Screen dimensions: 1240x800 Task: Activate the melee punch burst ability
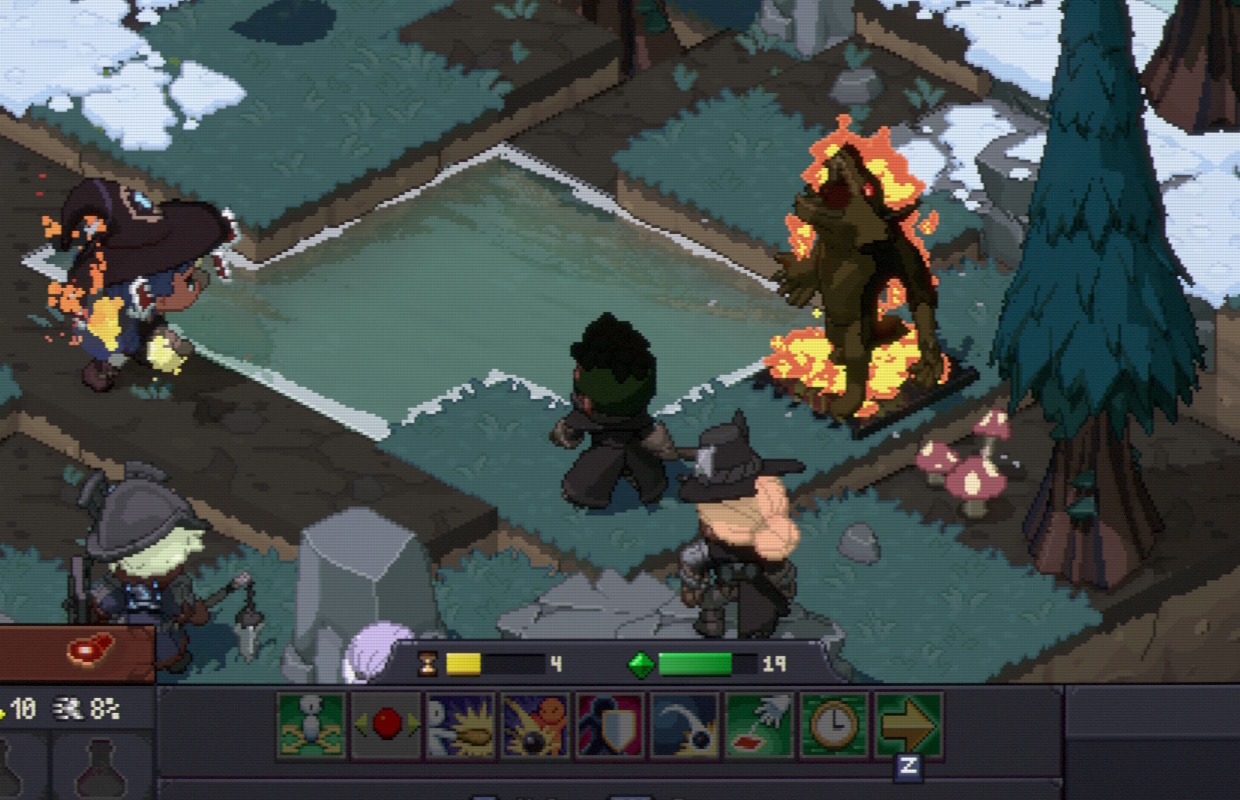coord(460,725)
